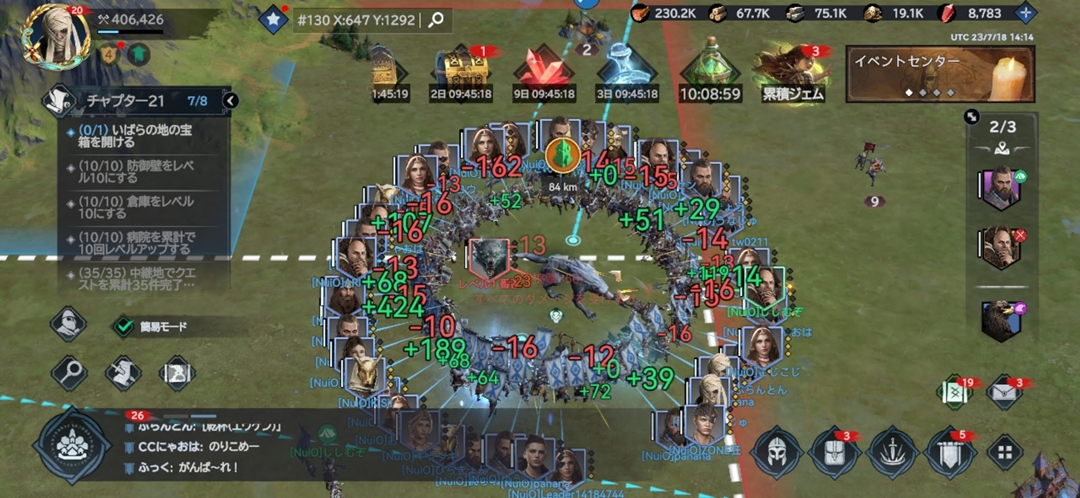Return to city with the castle emblem button
Image resolution: width=1080 pixels, height=498 pixels.
click(x=70, y=446)
